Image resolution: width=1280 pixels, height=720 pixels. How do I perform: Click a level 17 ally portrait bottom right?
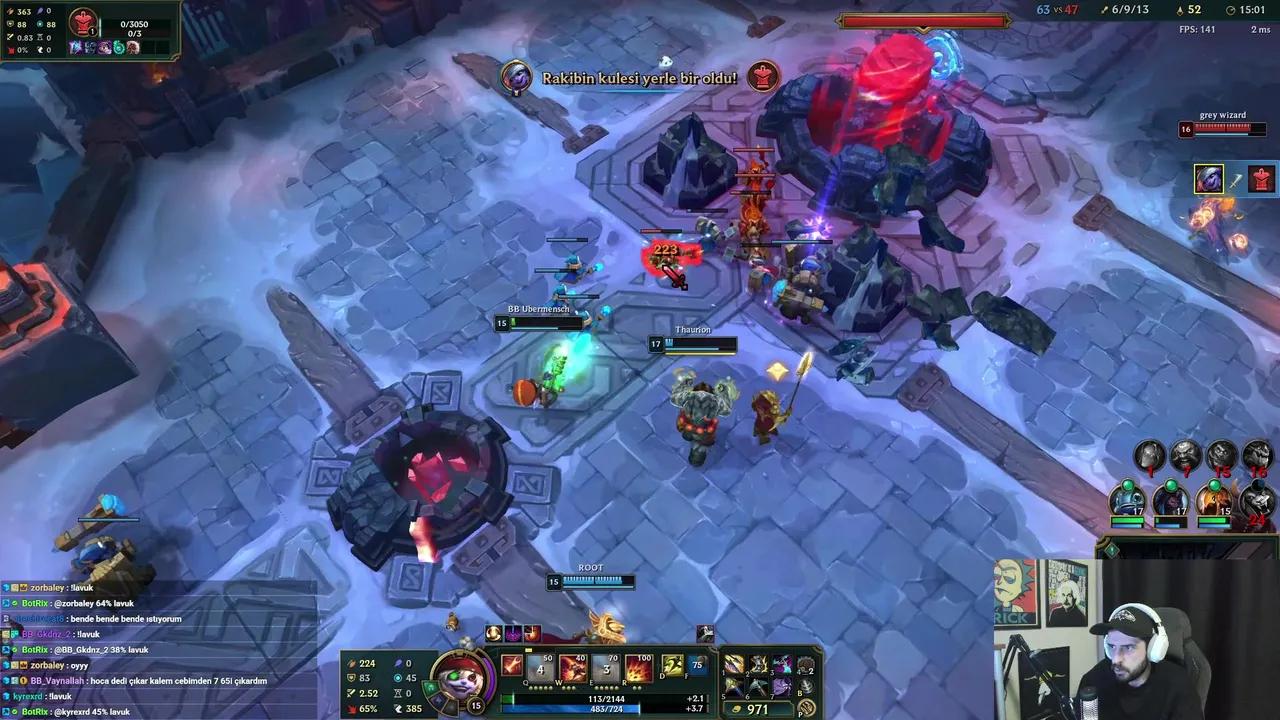click(1127, 500)
